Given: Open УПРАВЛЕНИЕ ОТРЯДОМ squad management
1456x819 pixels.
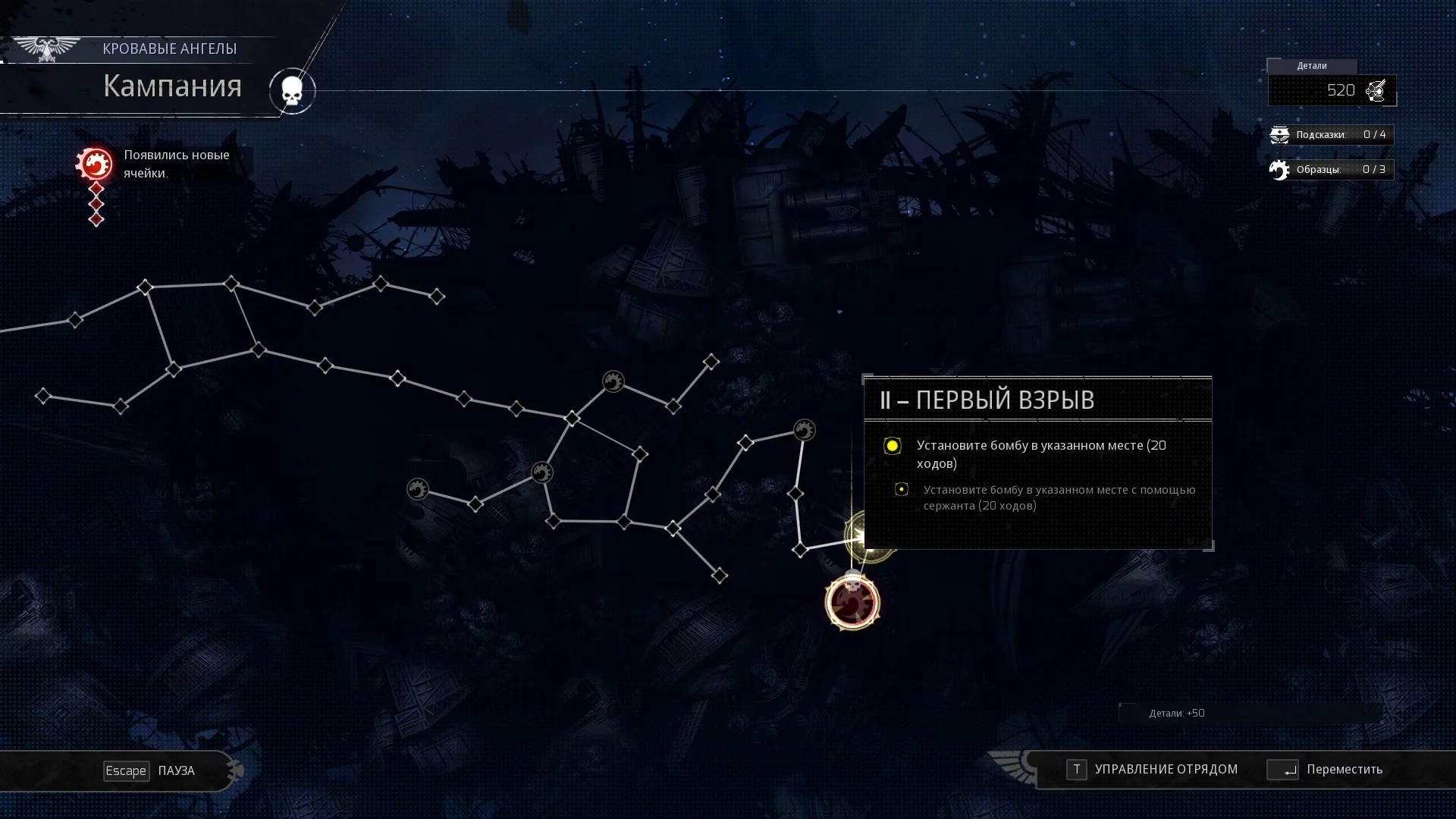Looking at the screenshot, I should coord(1151,769).
